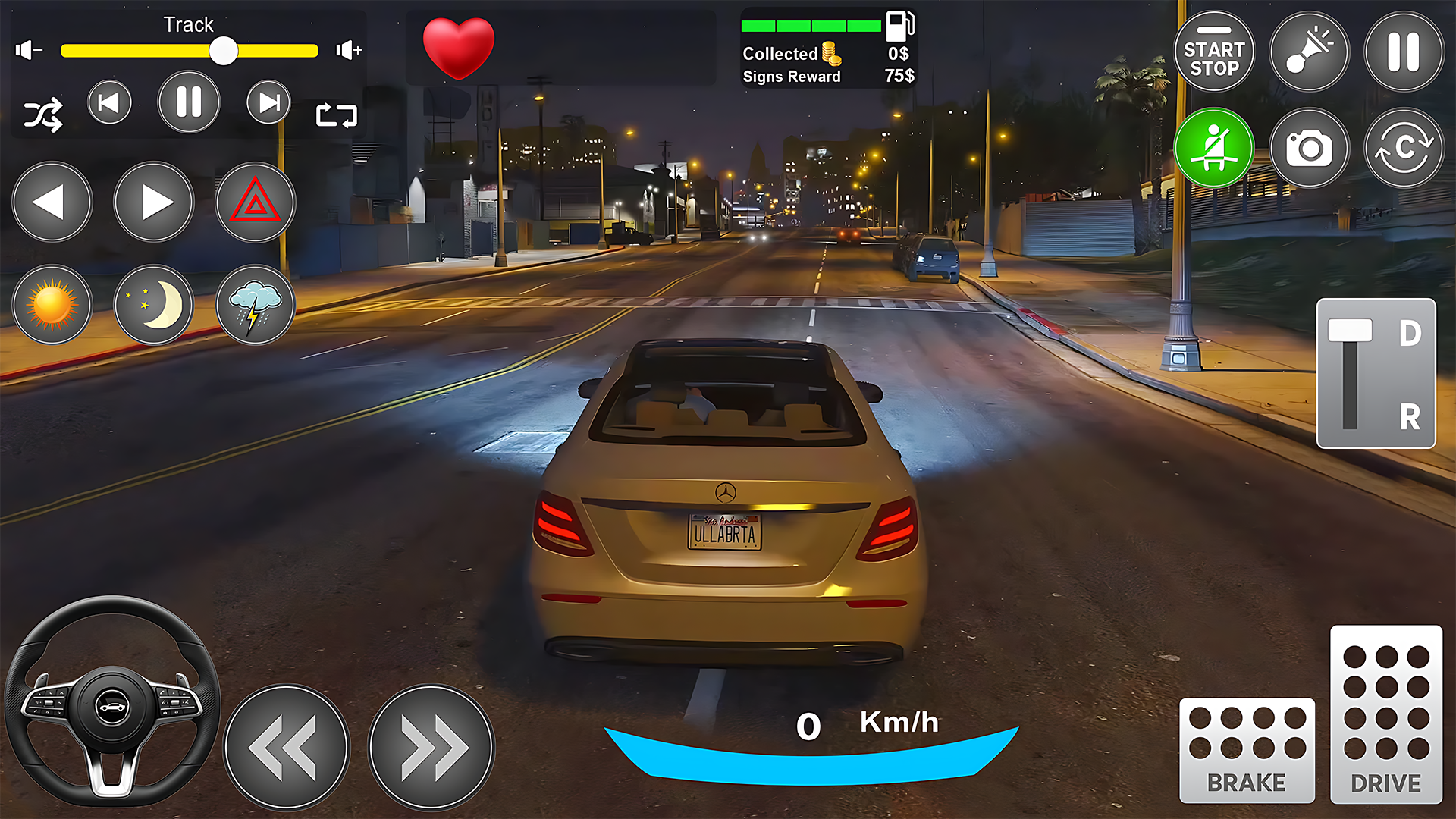Tap the red heart emoji
This screenshot has width=1456, height=819.
tap(459, 49)
